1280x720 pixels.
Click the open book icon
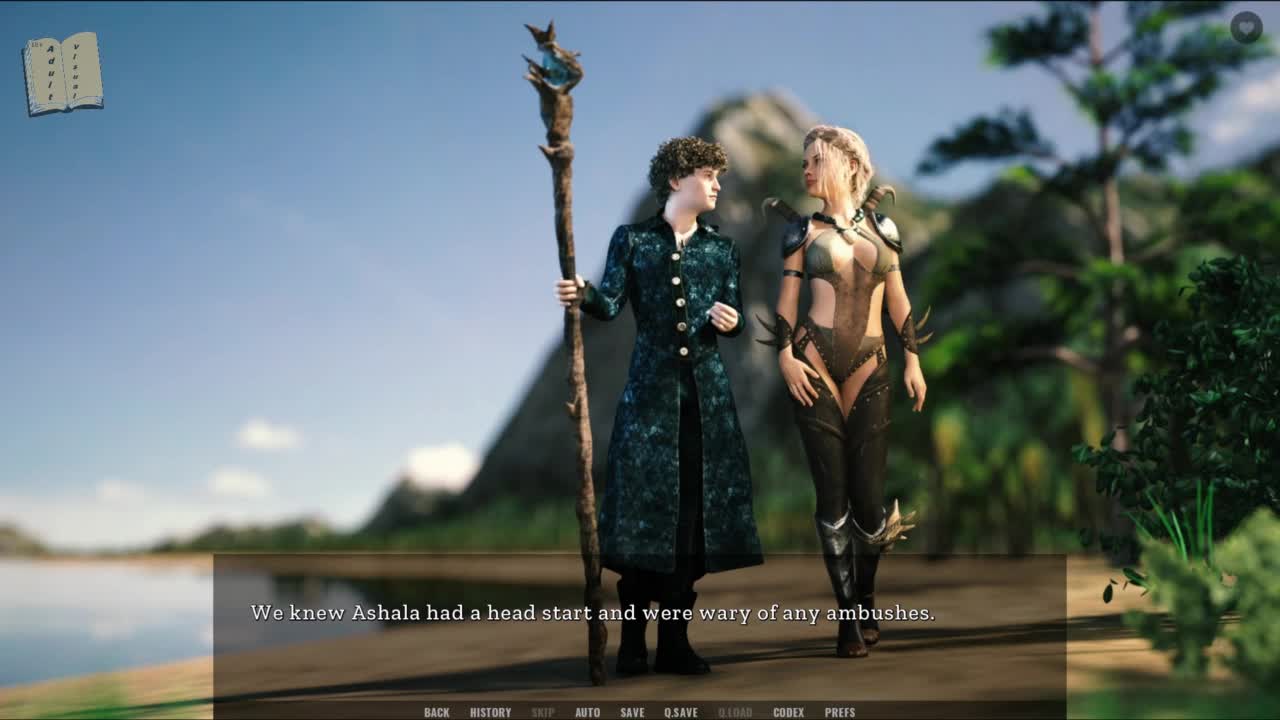(x=63, y=74)
